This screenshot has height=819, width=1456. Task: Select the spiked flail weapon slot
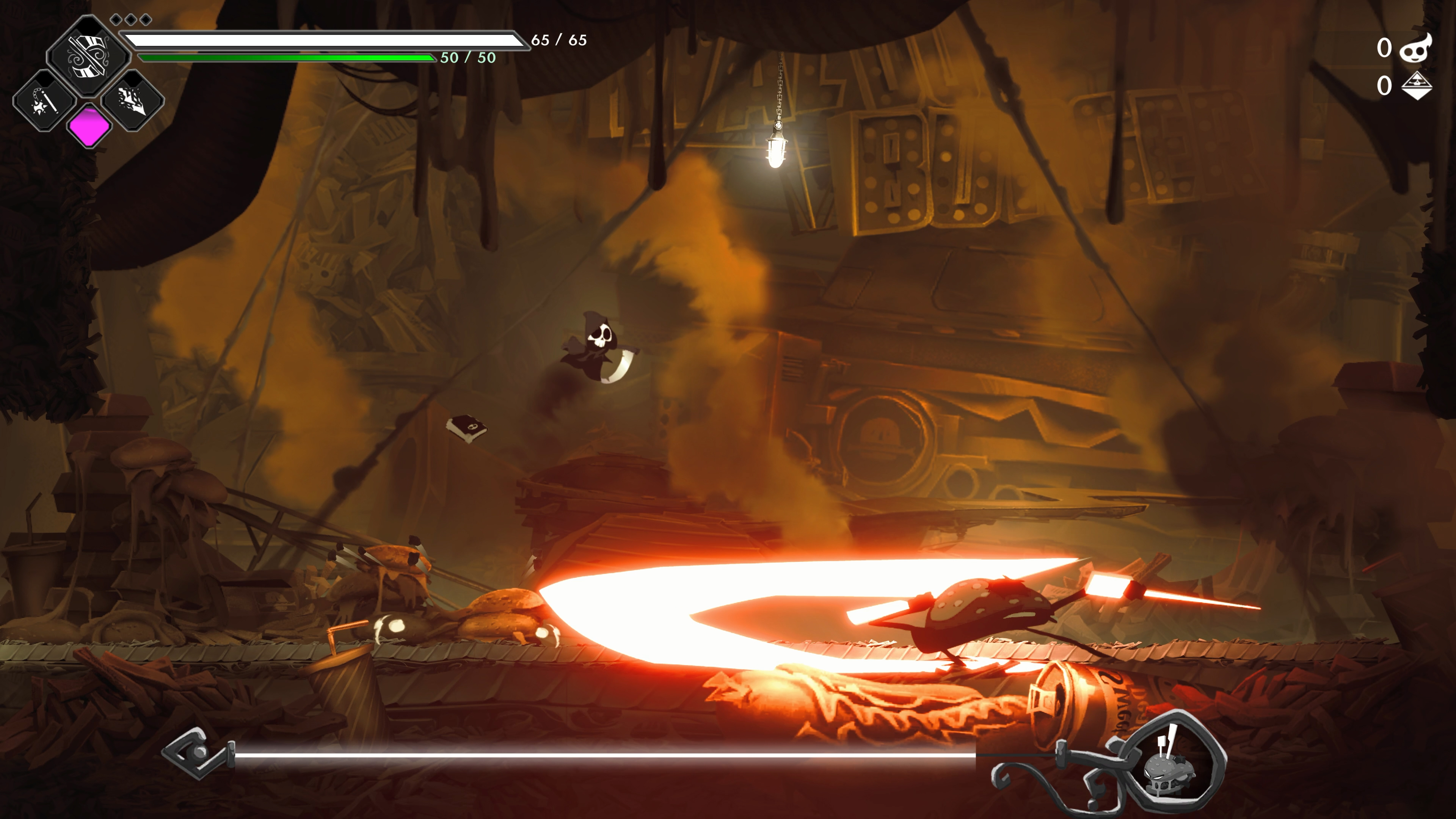point(44,101)
